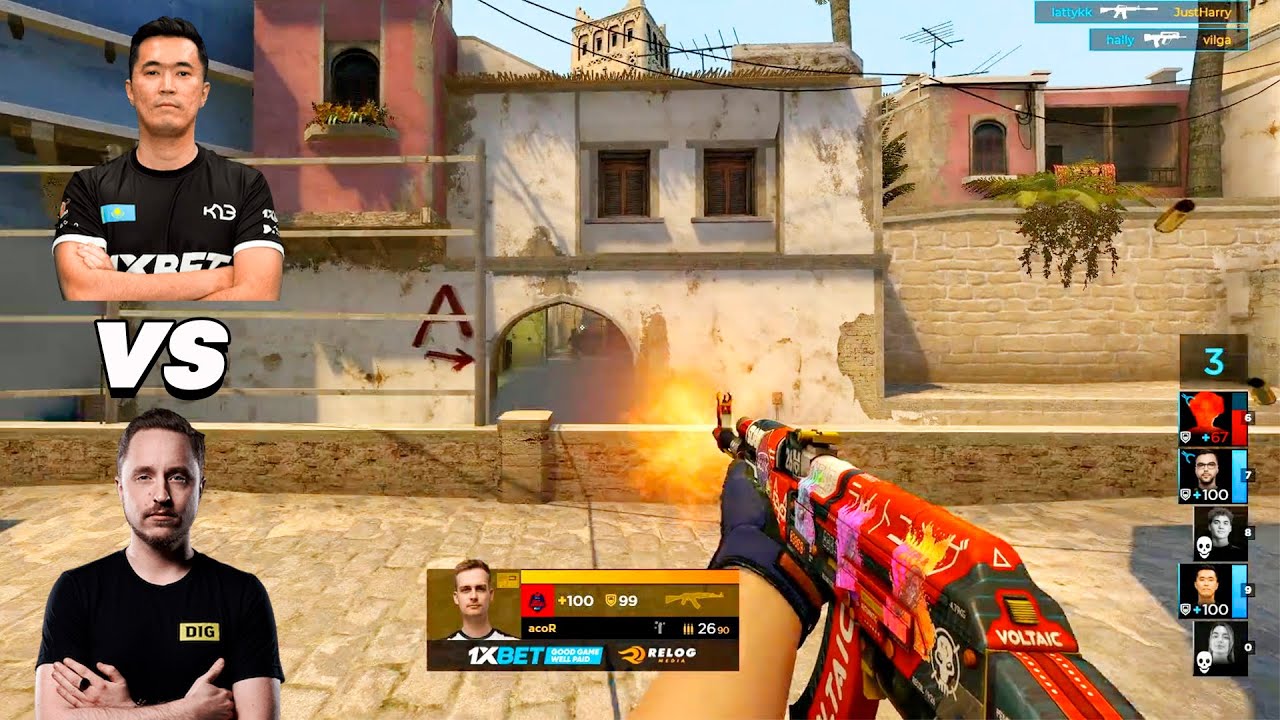Viewport: 1280px width, 720px height.
Task: Click the armor shield icon beside 99
Action: coord(610,600)
